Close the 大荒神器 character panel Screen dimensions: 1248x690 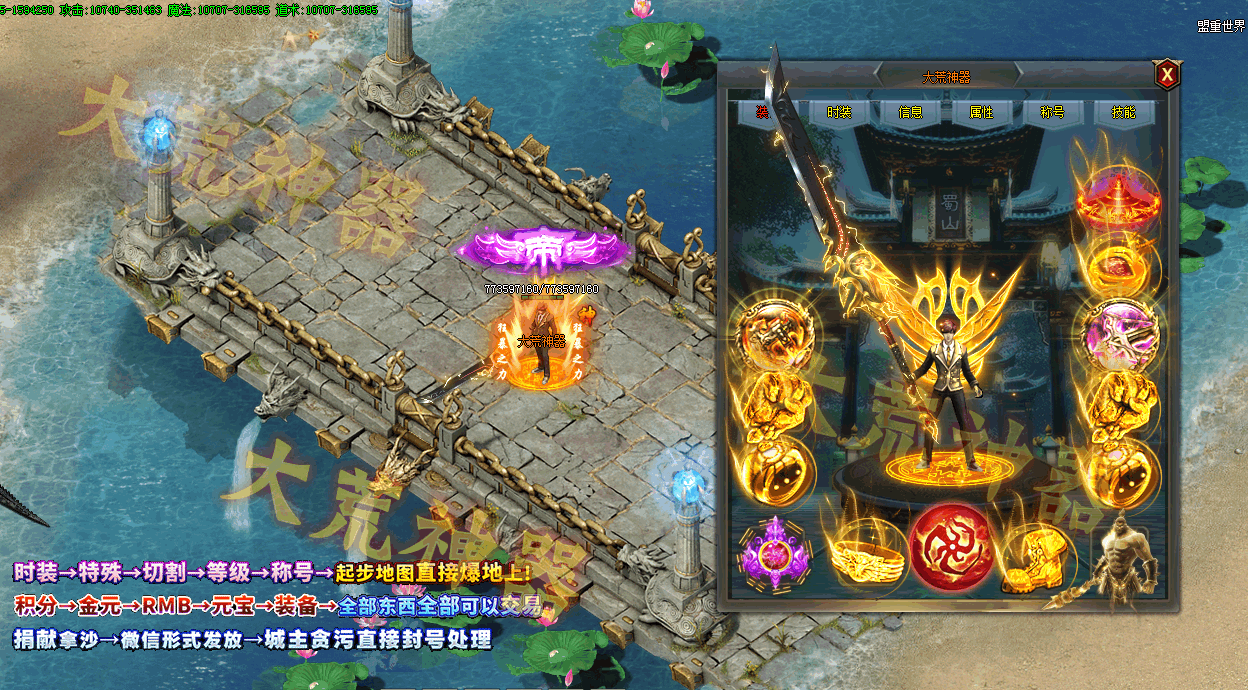[1166, 75]
